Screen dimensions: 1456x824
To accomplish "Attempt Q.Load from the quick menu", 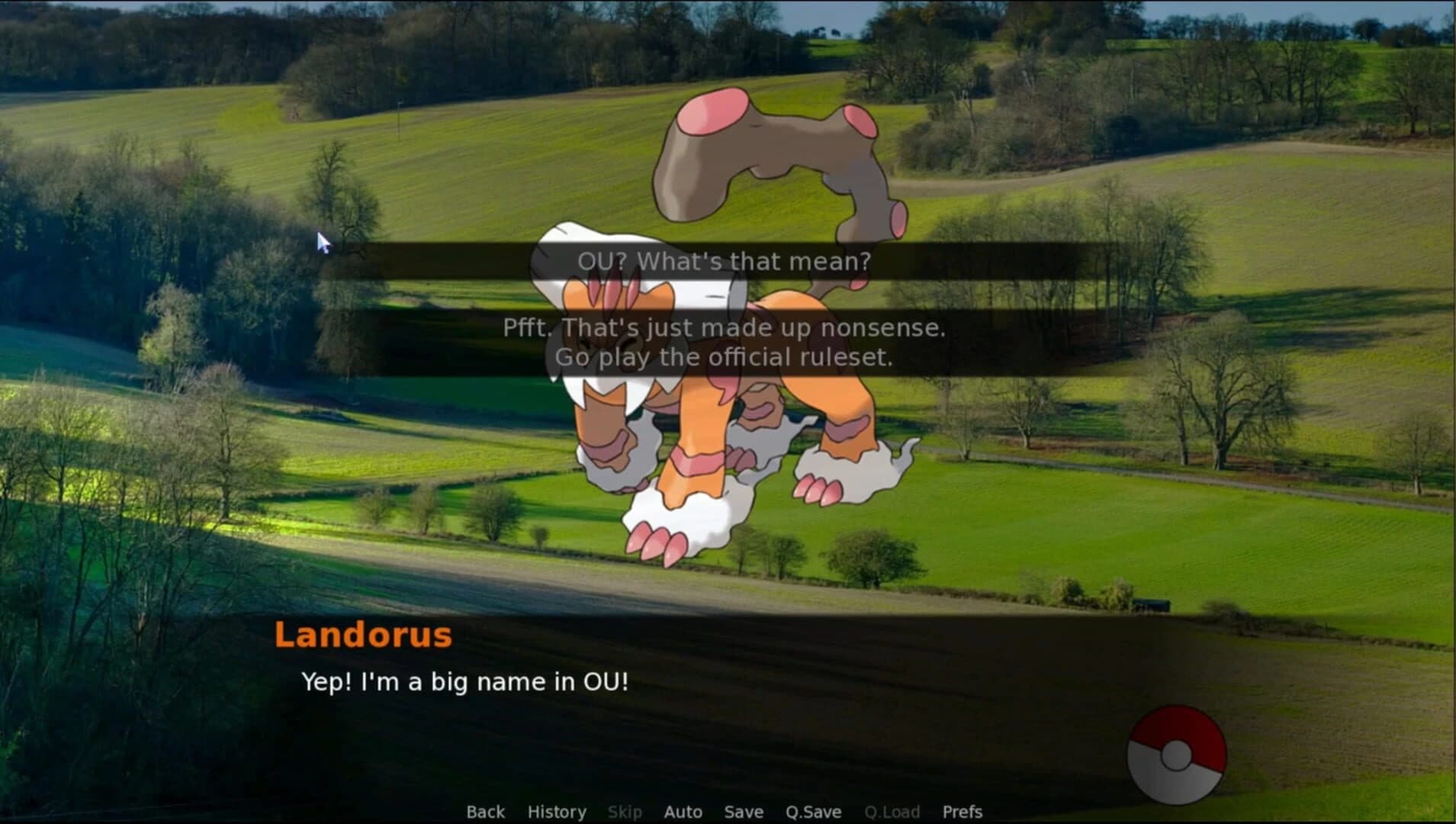I will point(894,812).
